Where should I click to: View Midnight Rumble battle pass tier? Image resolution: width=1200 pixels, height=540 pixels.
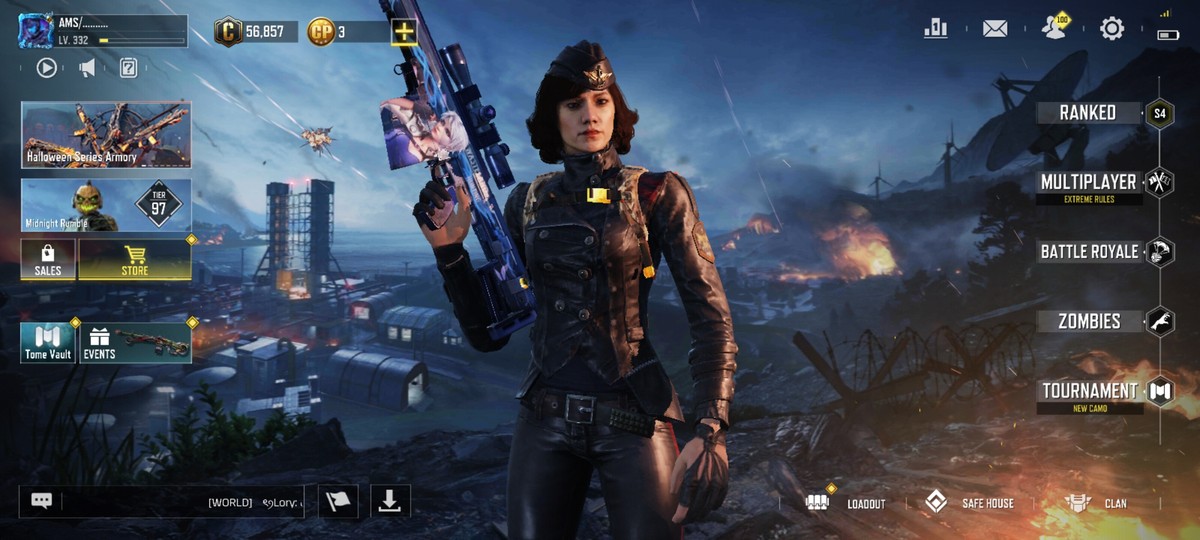[106, 205]
